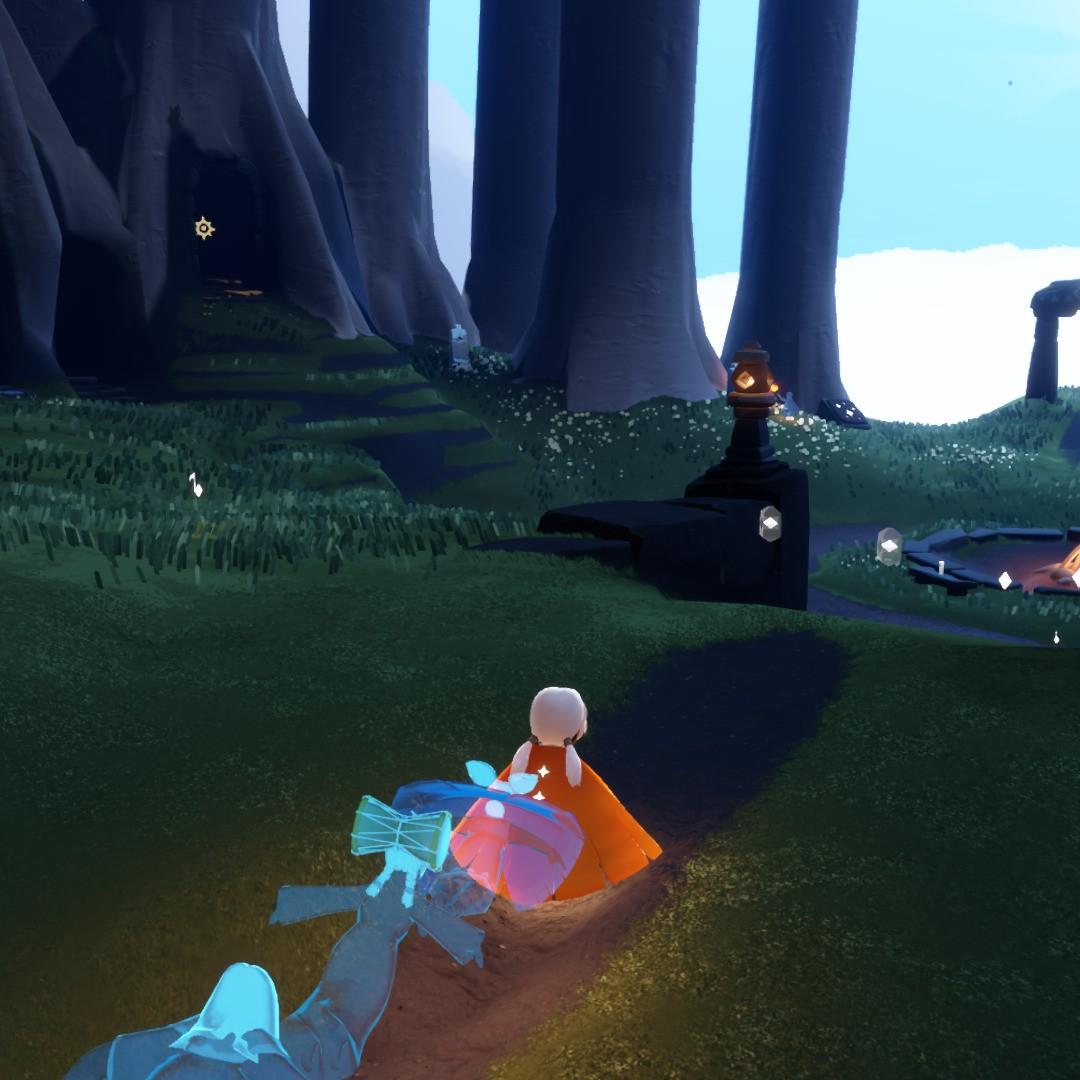
Task: Tap the white music note marker
Action: [195, 485]
